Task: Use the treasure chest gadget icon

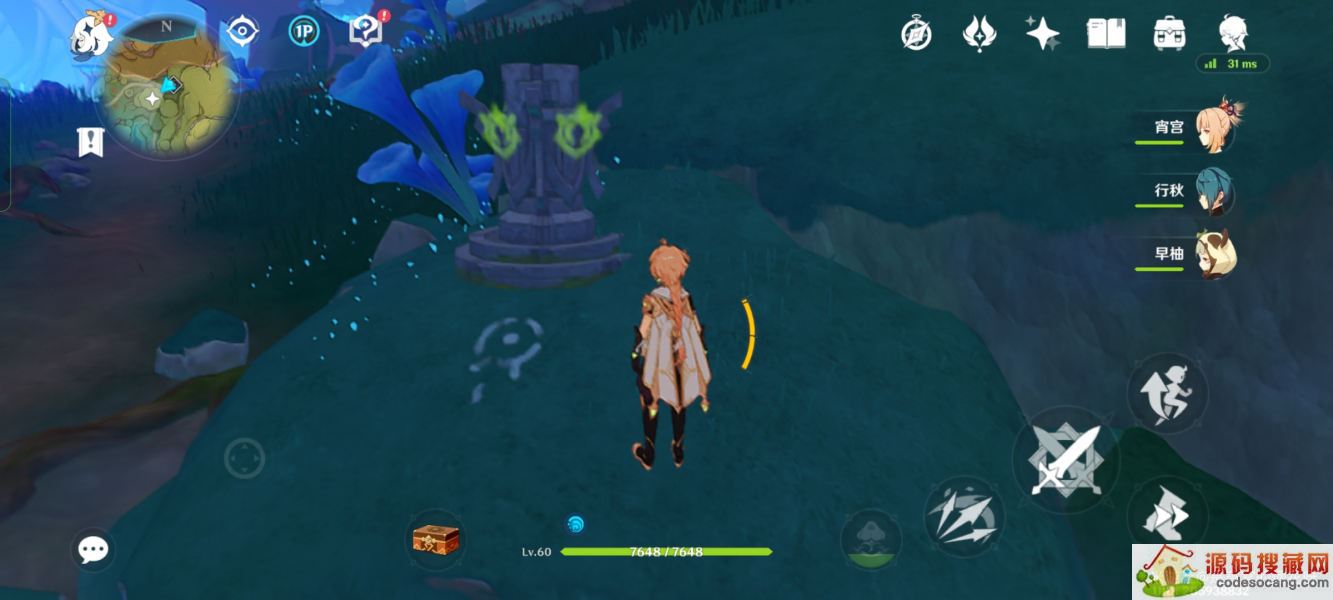Action: pos(436,540)
